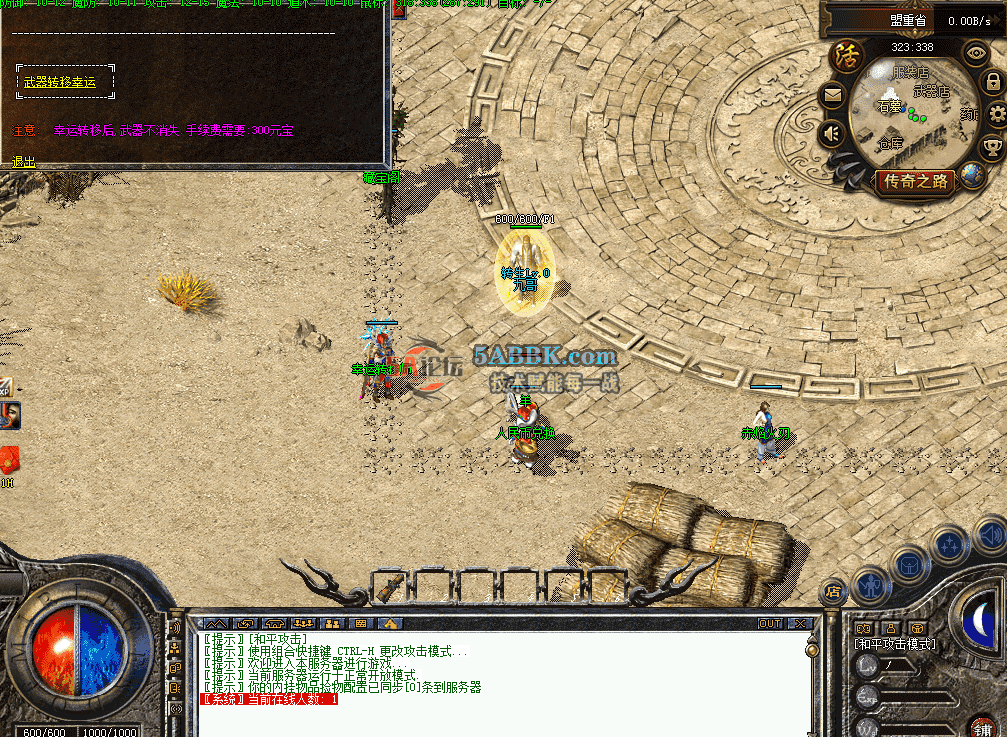Open the 铺 stall button
The width and height of the screenshot is (1007, 737).
983,725
